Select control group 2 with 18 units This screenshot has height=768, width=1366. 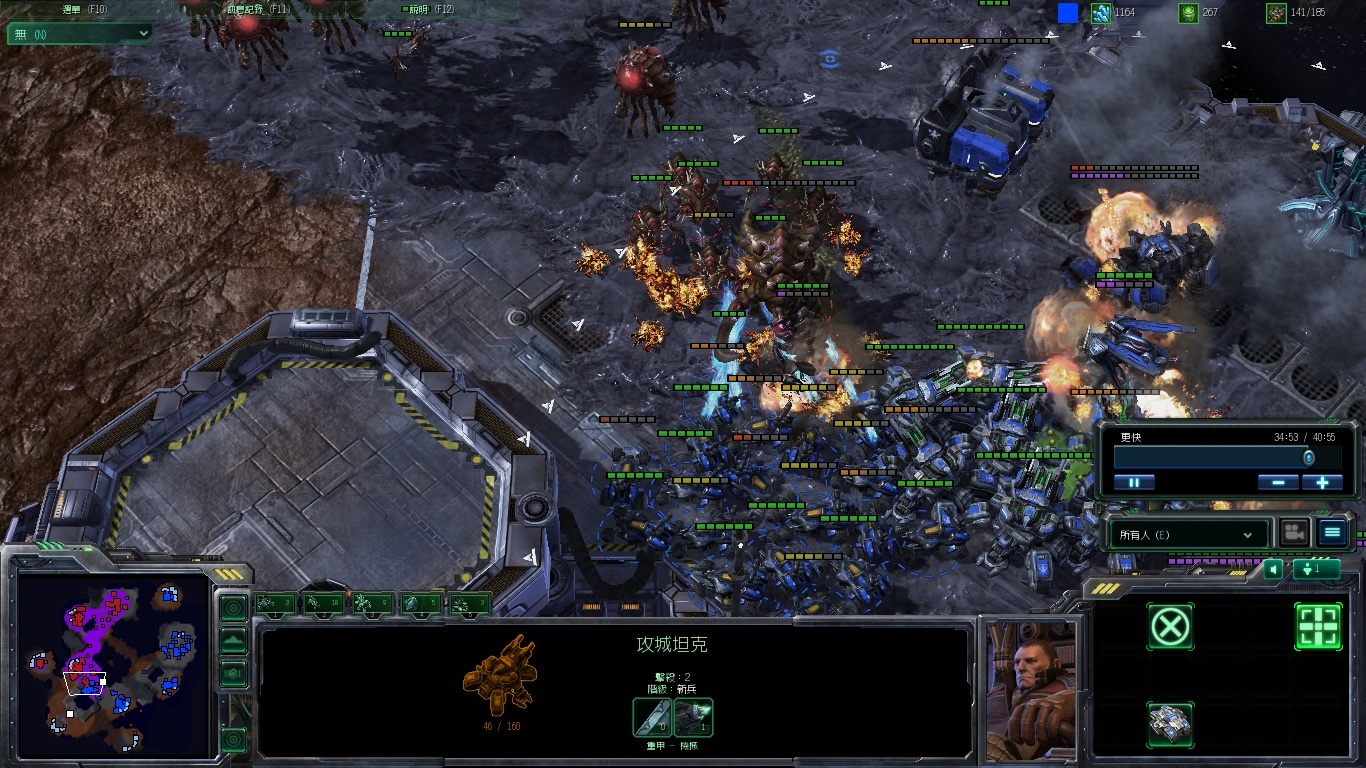(324, 603)
